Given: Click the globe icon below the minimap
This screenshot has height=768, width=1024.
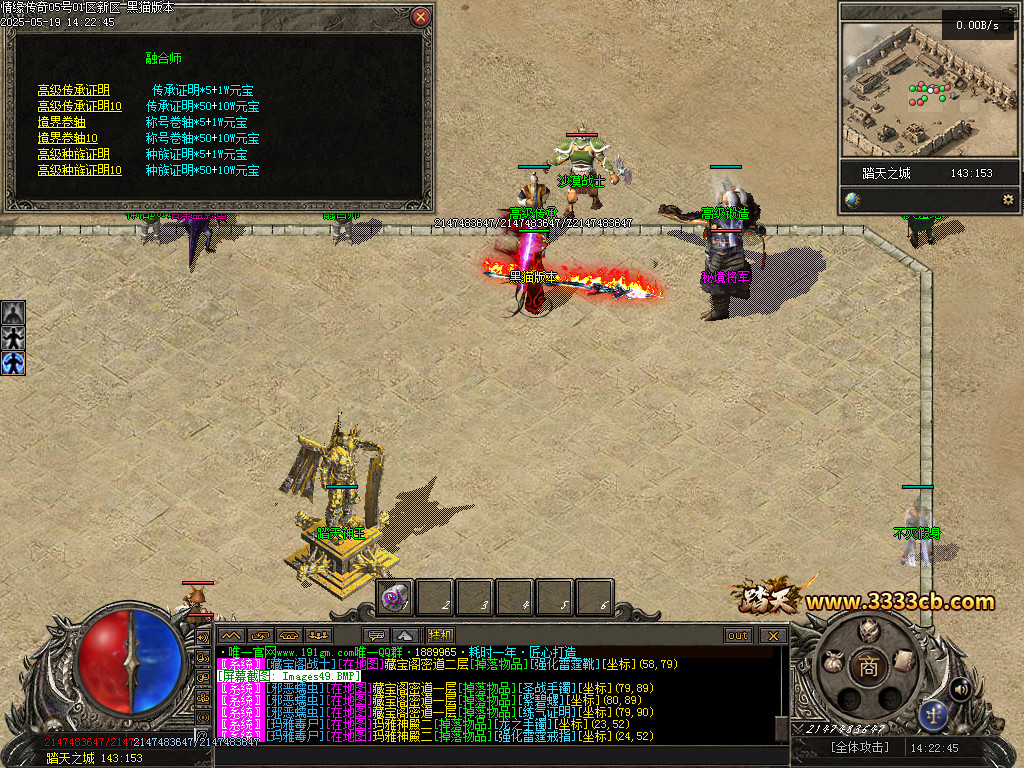Looking at the screenshot, I should point(852,200).
